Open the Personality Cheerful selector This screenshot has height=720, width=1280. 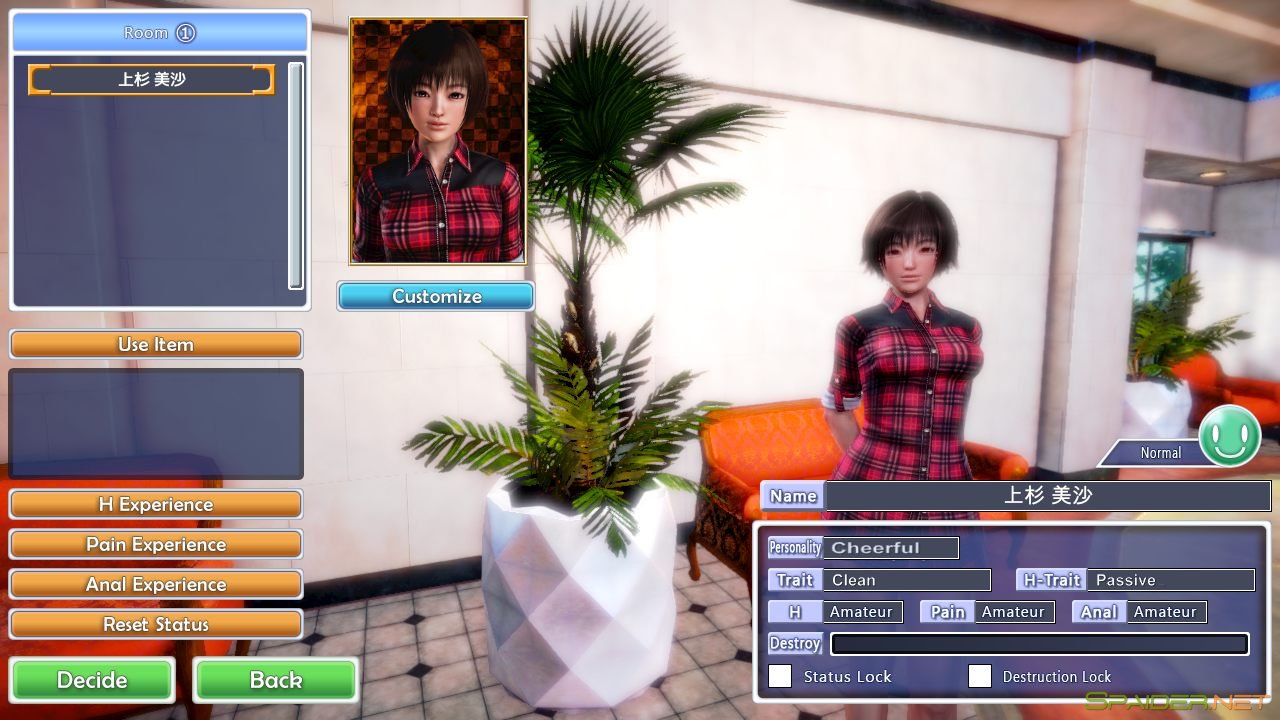coord(893,547)
